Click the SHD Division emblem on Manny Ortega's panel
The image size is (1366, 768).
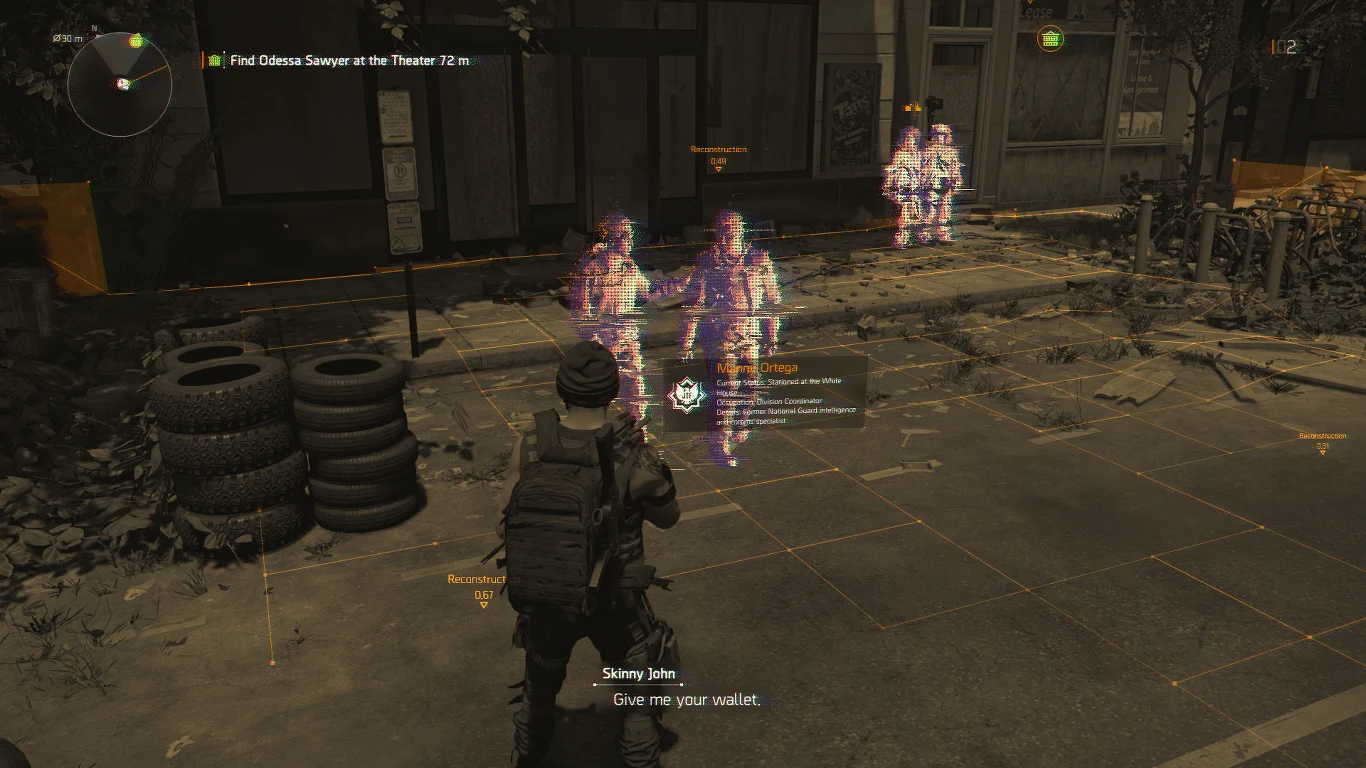point(689,393)
